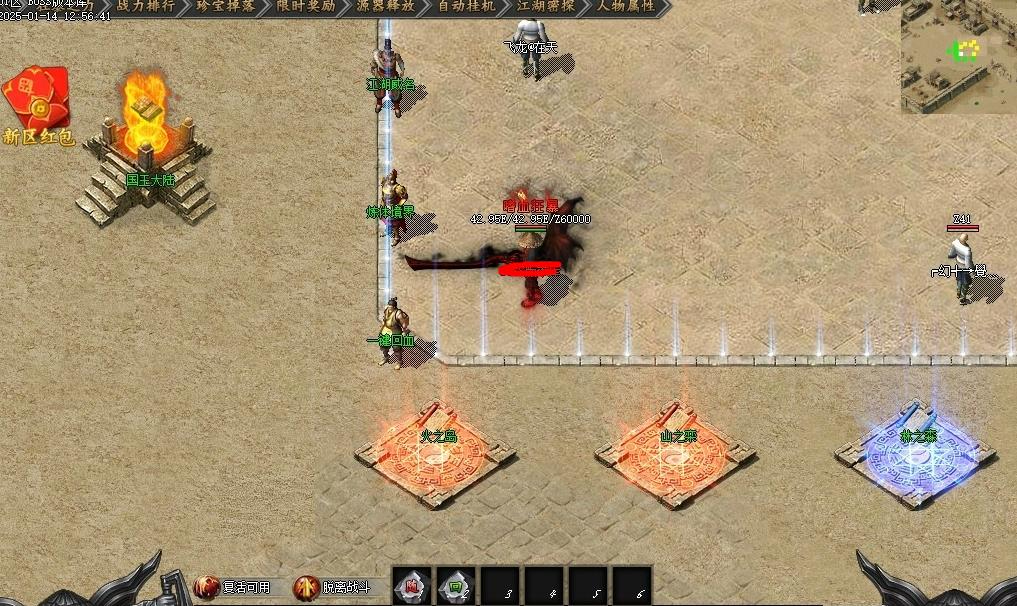Viewport: 1017px width, 606px height.
Task: Open the minimap
Action: click(x=958, y=56)
